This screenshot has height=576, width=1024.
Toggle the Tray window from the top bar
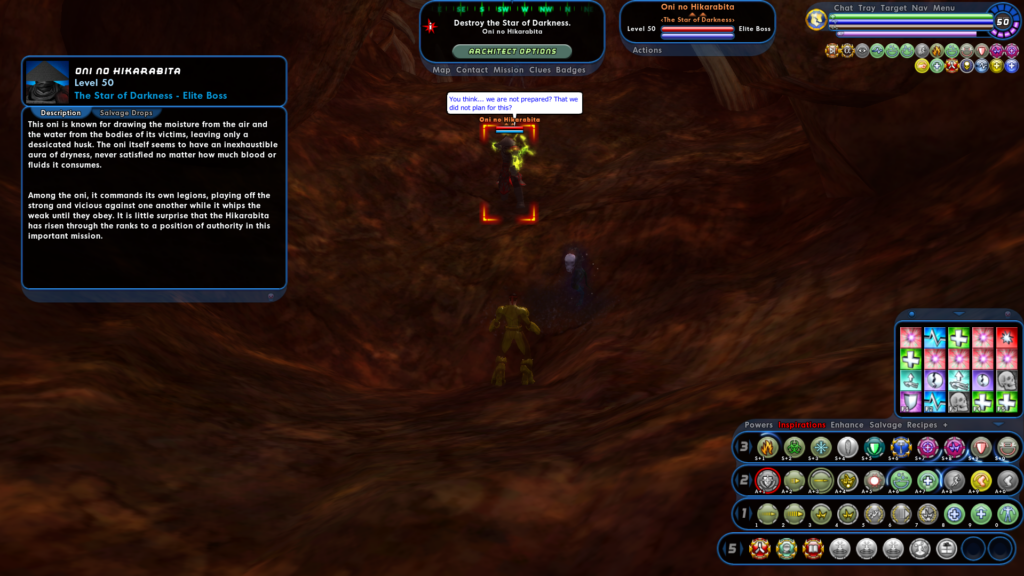(866, 8)
